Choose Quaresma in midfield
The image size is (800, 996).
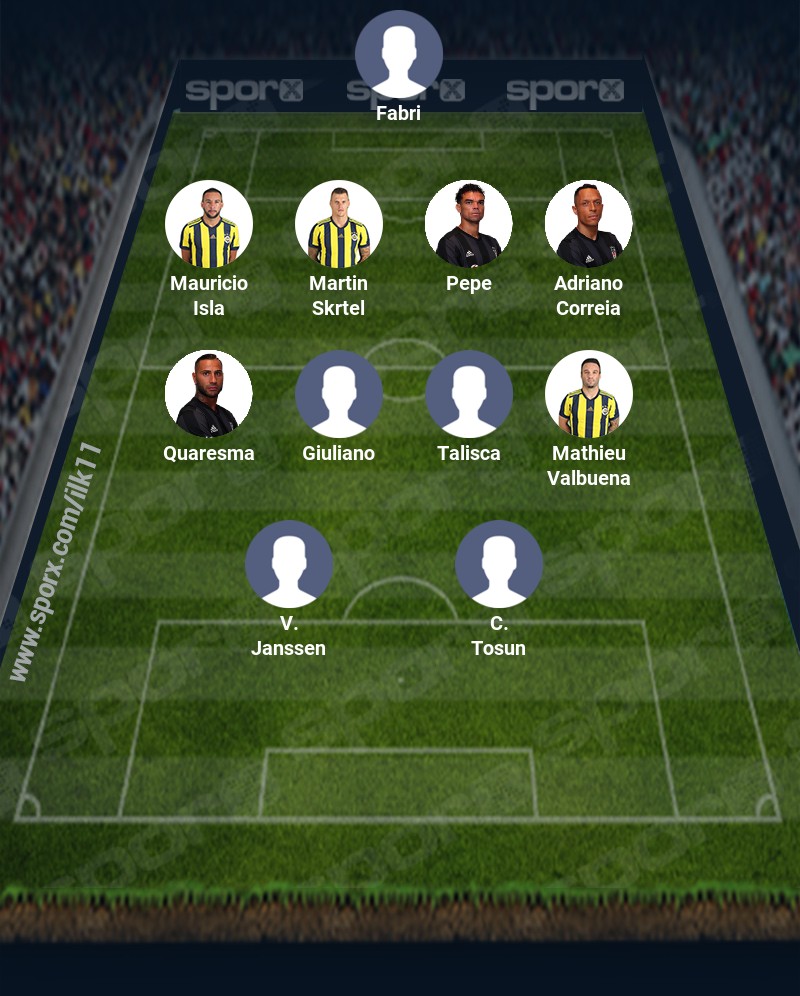(x=209, y=394)
